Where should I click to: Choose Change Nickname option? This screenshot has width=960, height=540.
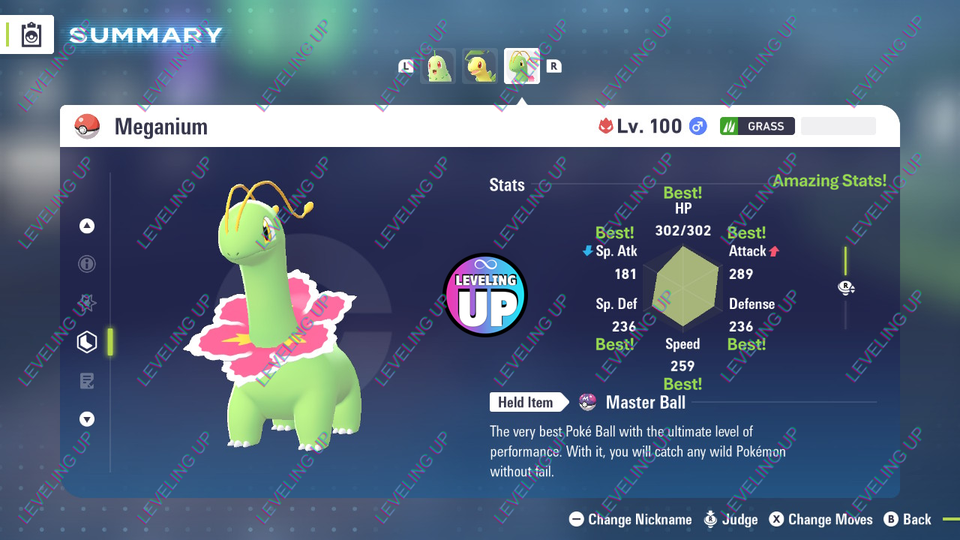click(x=630, y=519)
